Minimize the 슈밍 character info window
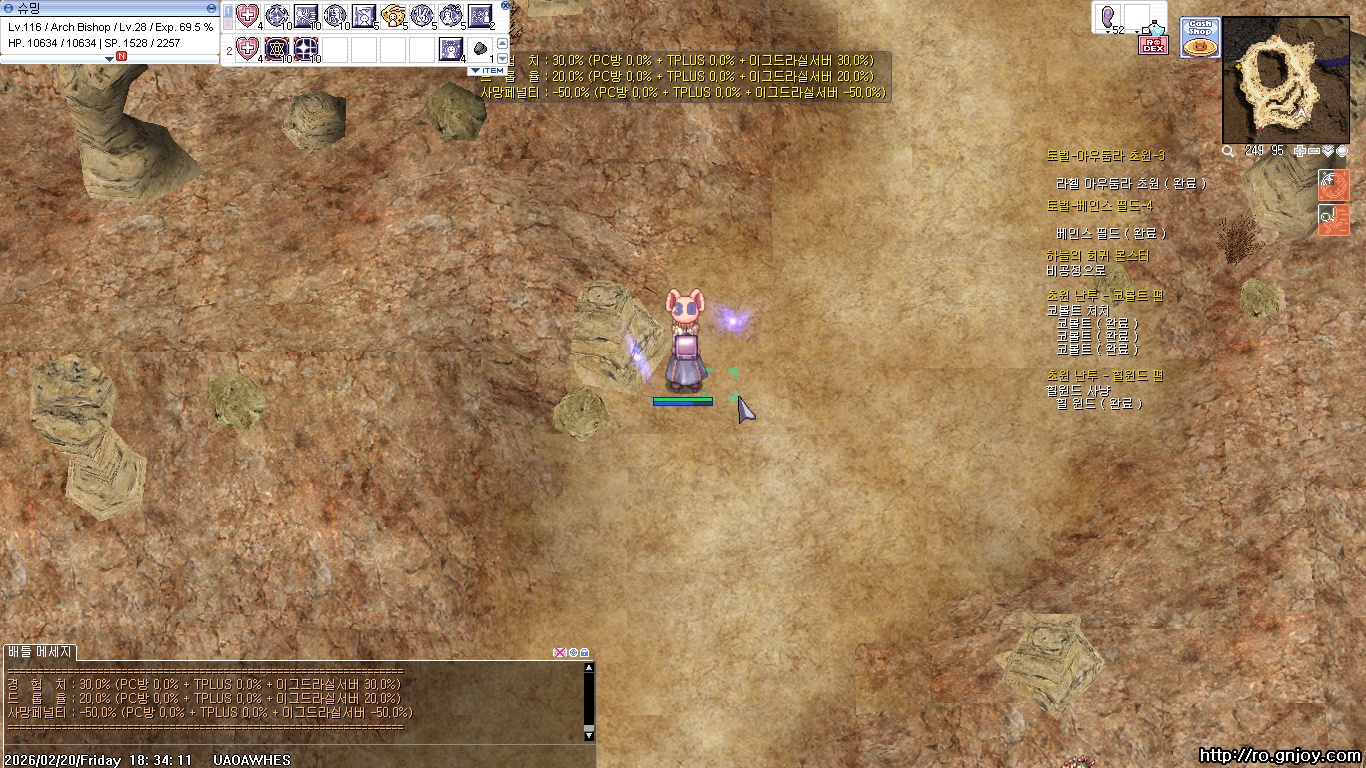Screen dimensions: 1366x768 pos(212,8)
